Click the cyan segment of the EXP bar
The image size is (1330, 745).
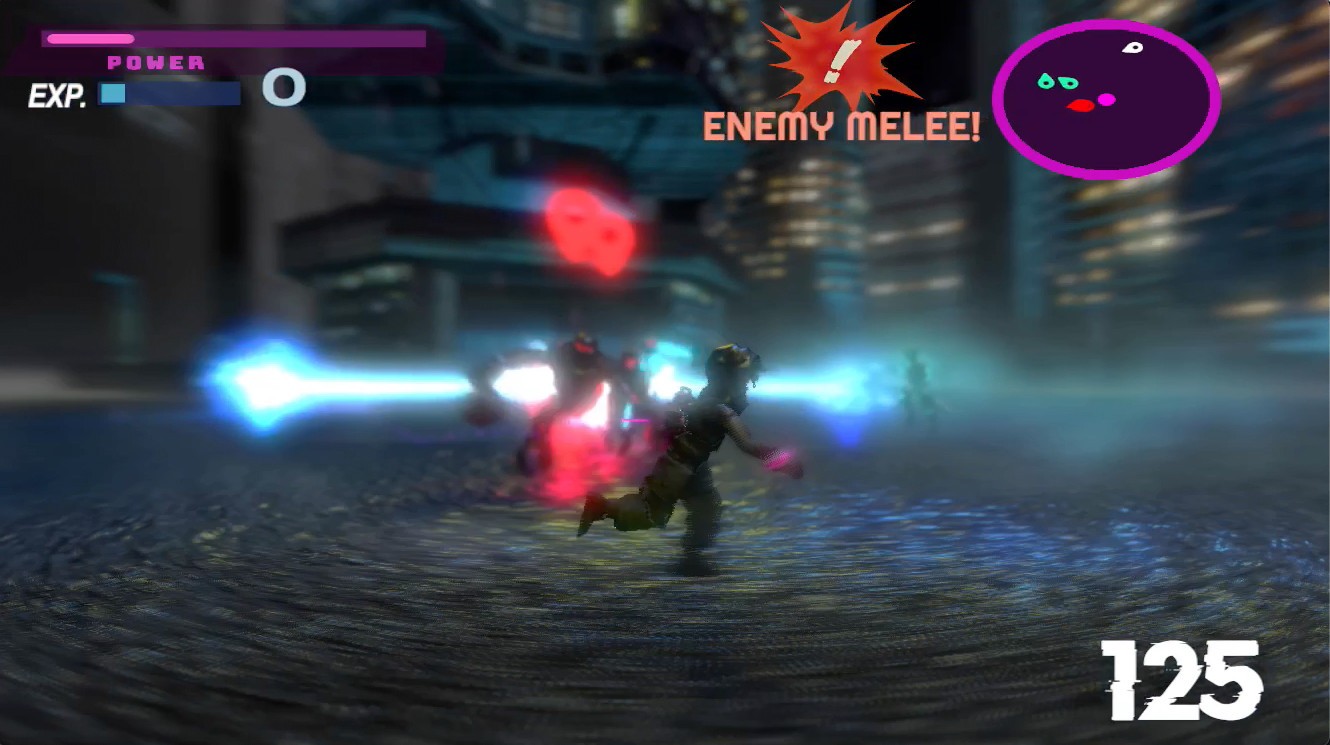pos(112,93)
